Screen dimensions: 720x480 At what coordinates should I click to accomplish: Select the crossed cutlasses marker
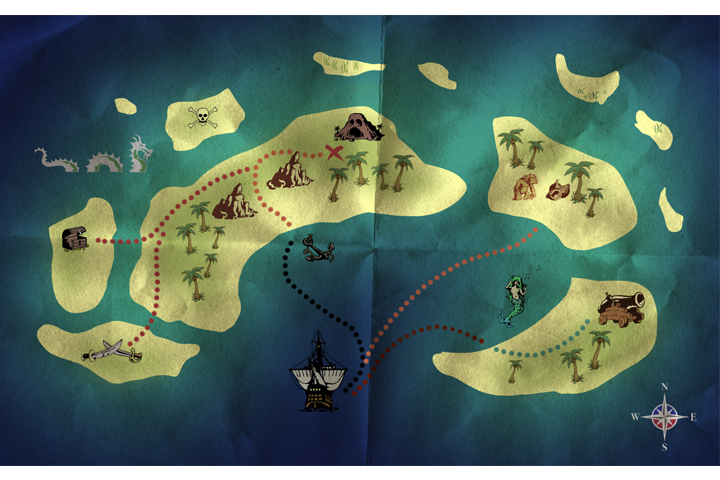112,351
